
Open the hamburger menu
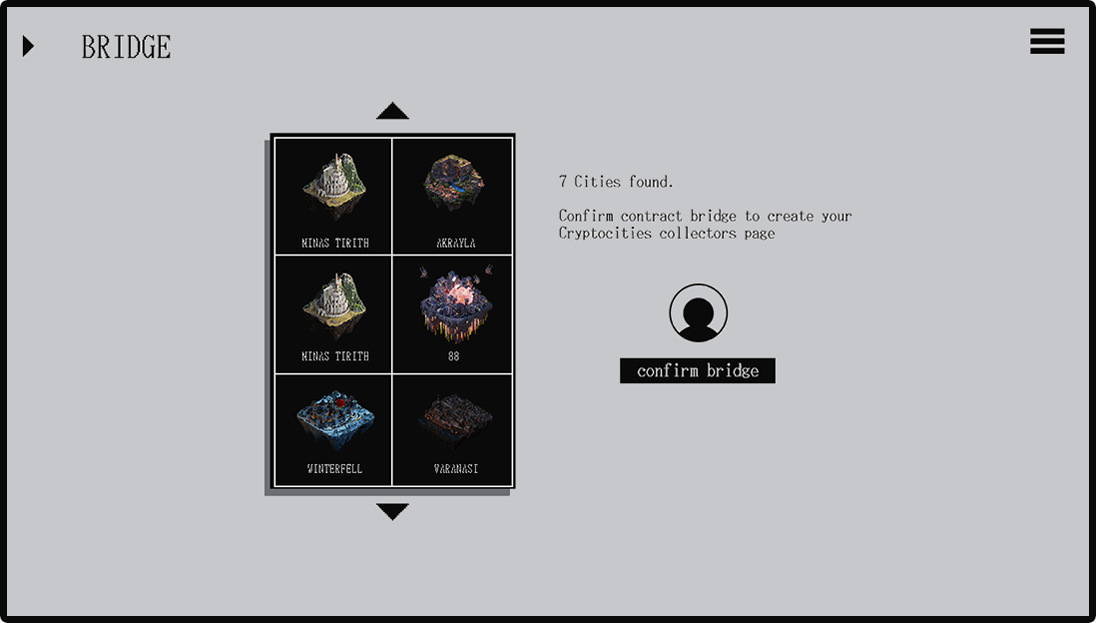(1047, 42)
